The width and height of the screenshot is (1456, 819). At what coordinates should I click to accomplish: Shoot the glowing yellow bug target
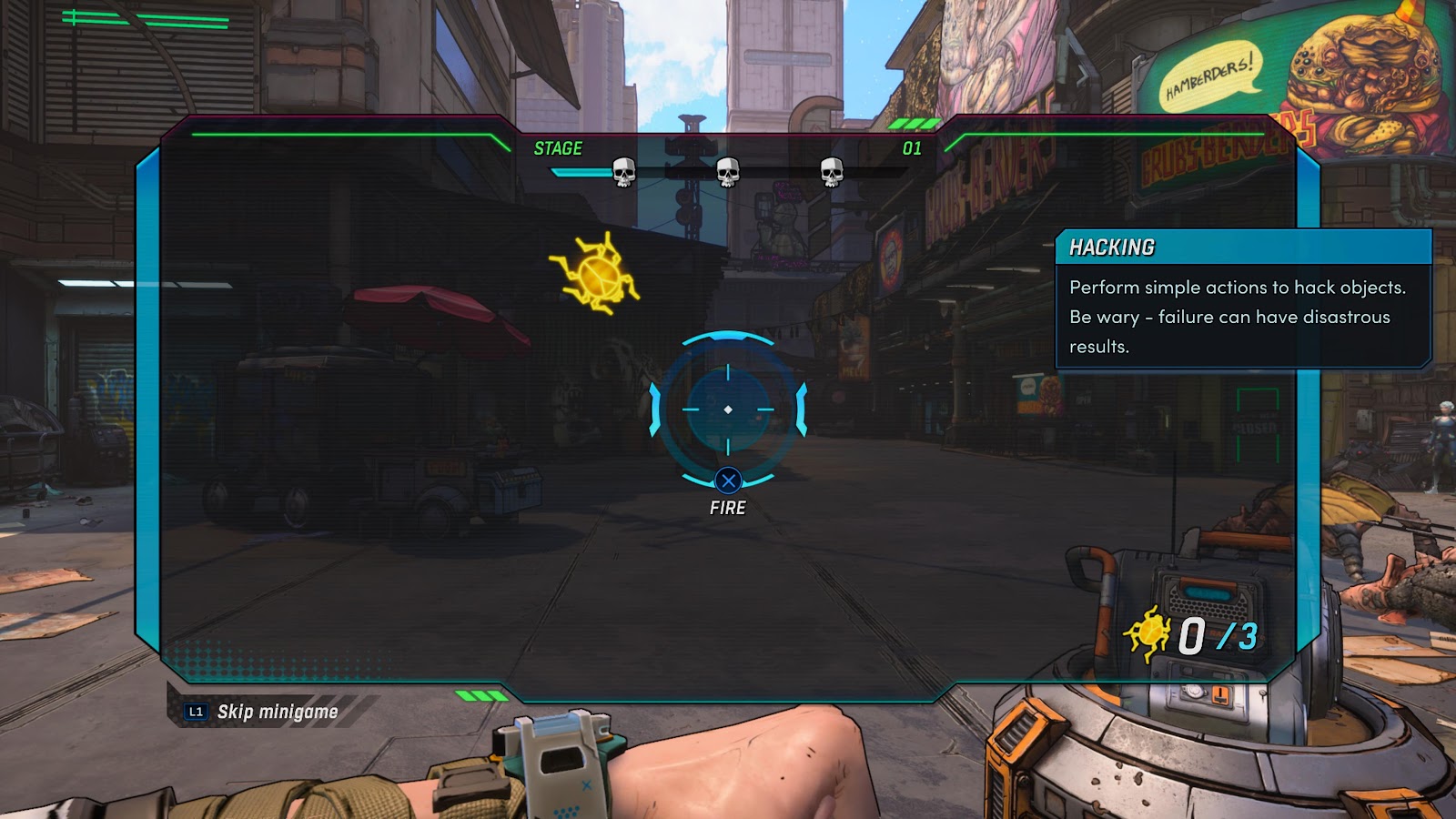pos(596,274)
